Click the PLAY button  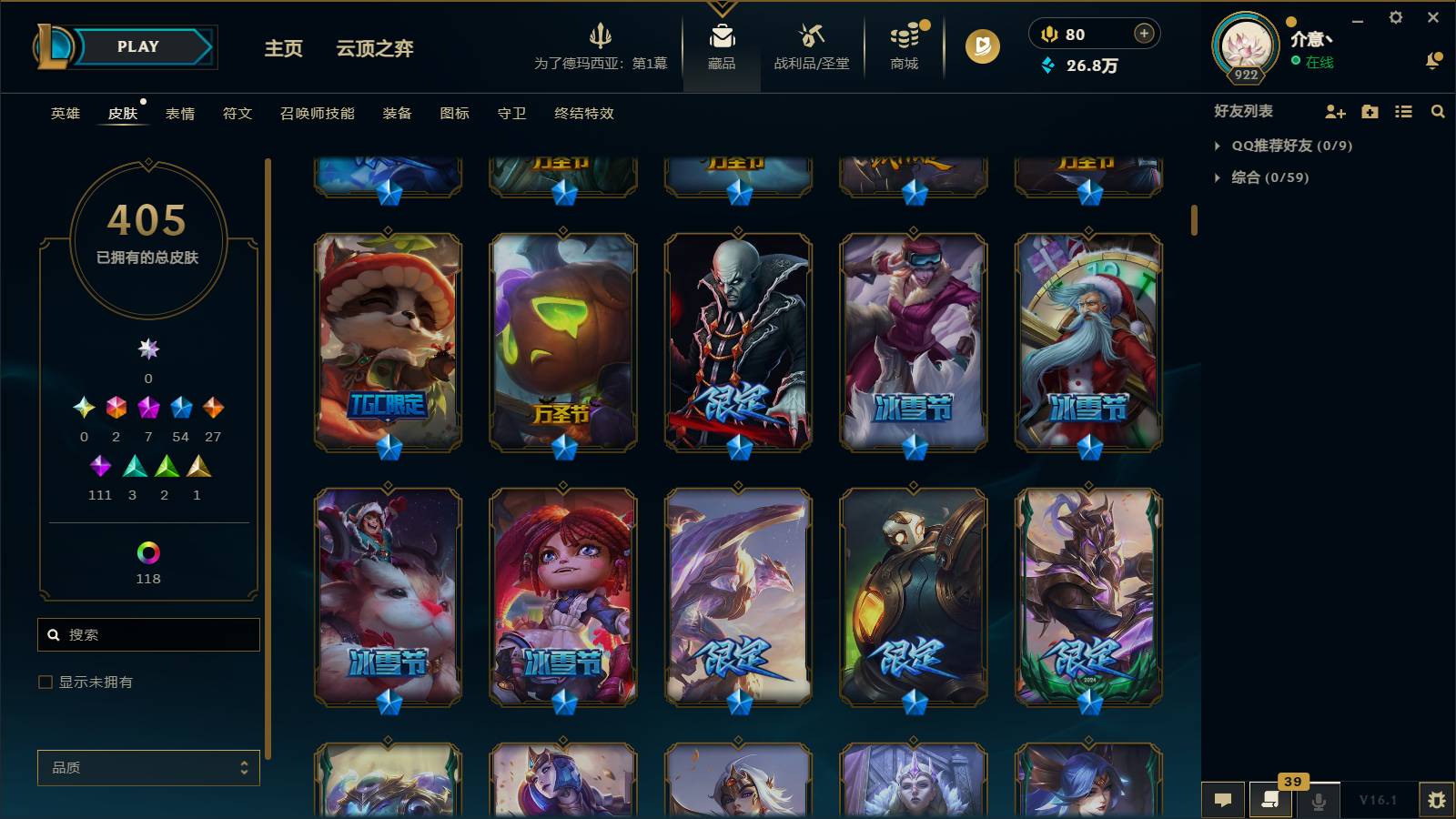coord(135,46)
